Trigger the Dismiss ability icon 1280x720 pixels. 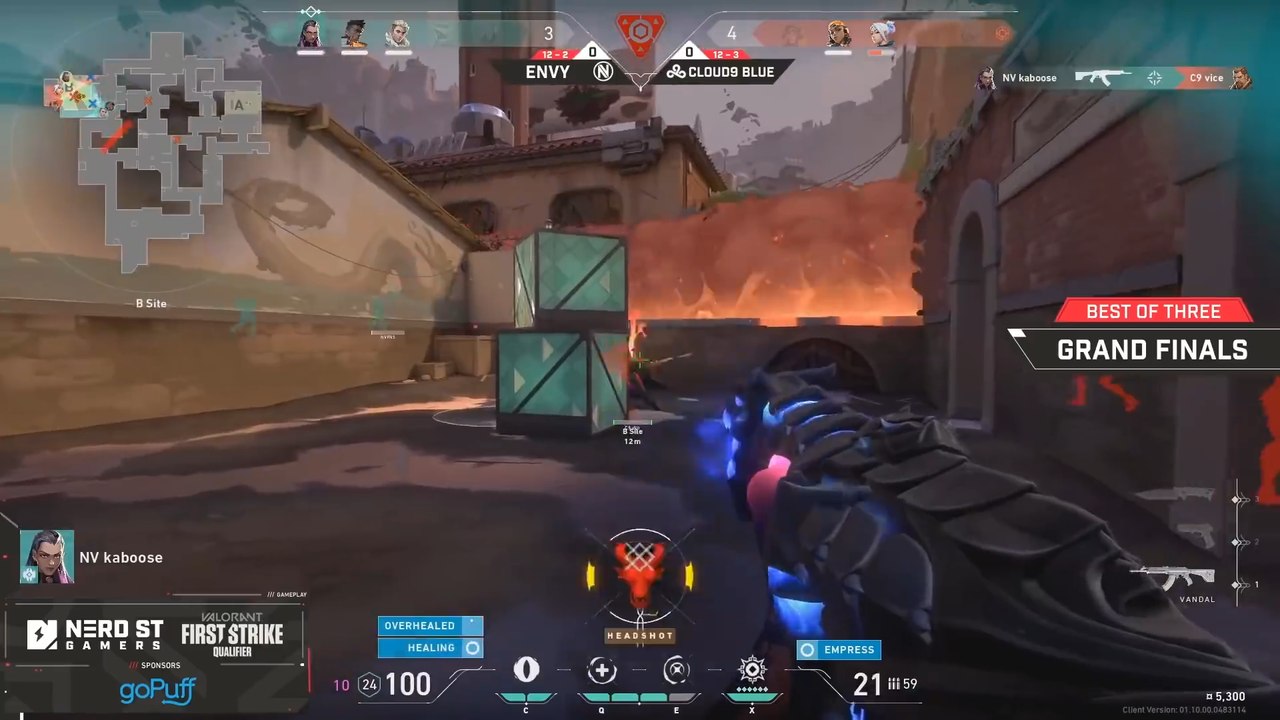677,670
